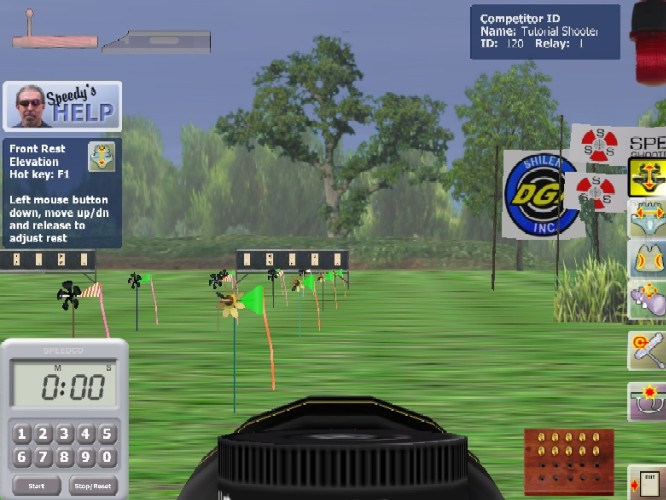The height and width of the screenshot is (500, 666).
Task: Open Speedy's HELP panel
Action: [x=62, y=105]
